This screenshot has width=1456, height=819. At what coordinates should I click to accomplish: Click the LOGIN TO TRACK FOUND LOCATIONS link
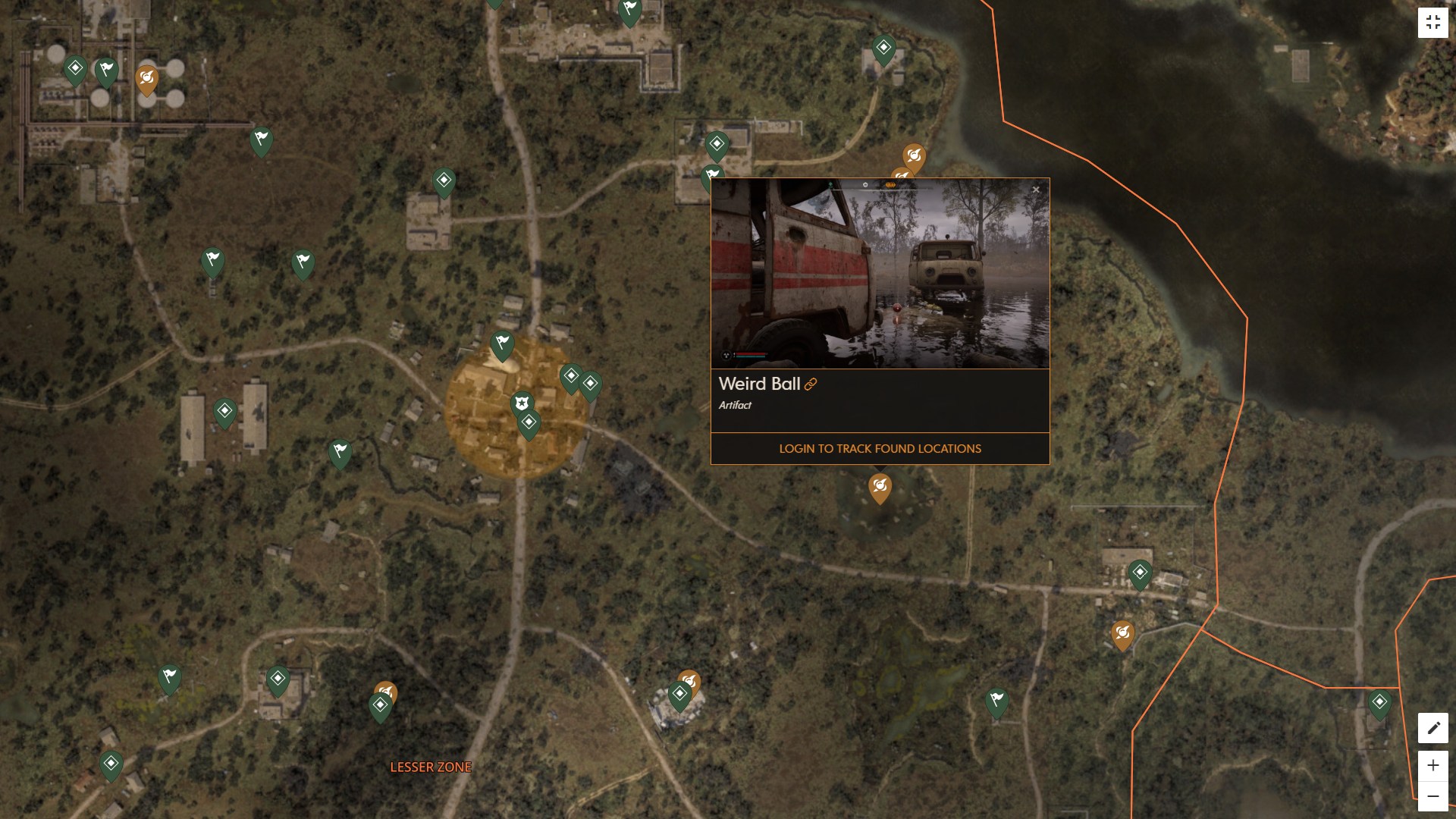click(879, 448)
